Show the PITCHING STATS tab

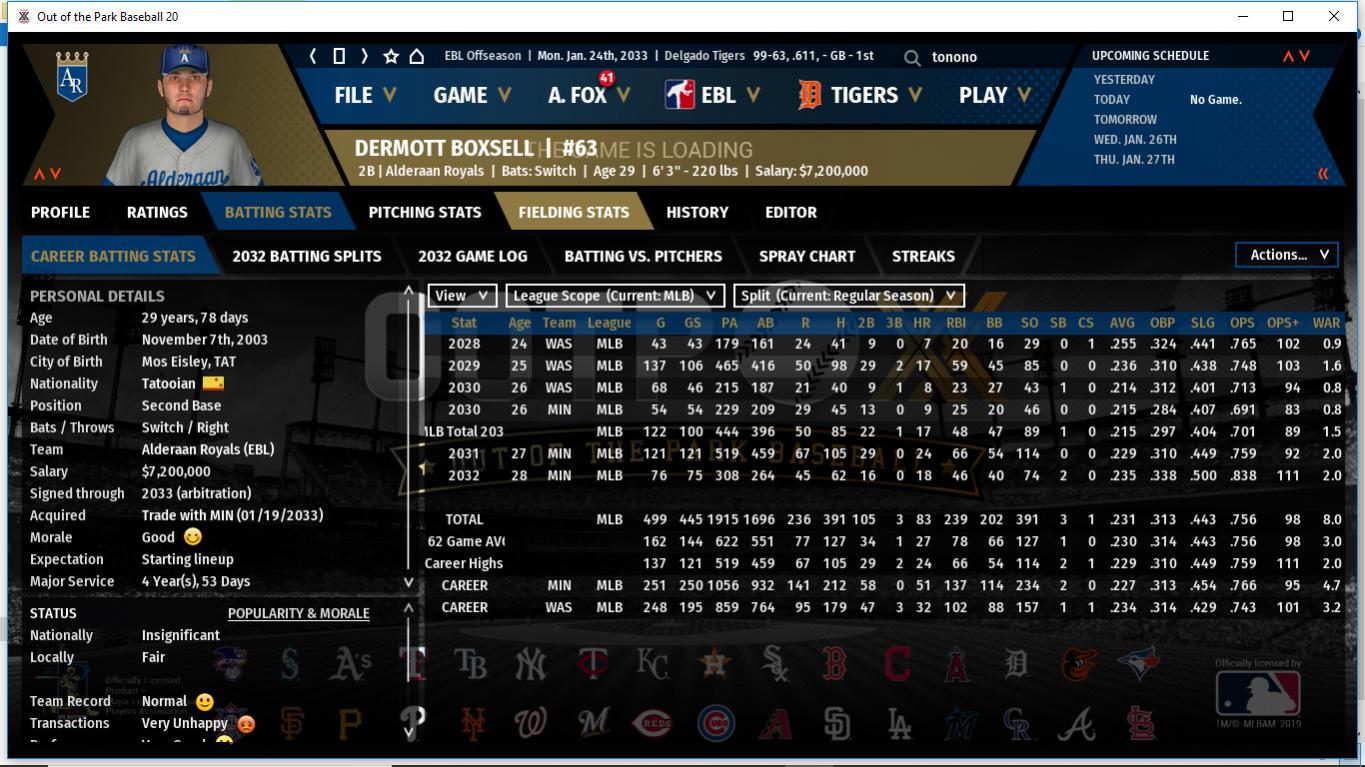424,212
